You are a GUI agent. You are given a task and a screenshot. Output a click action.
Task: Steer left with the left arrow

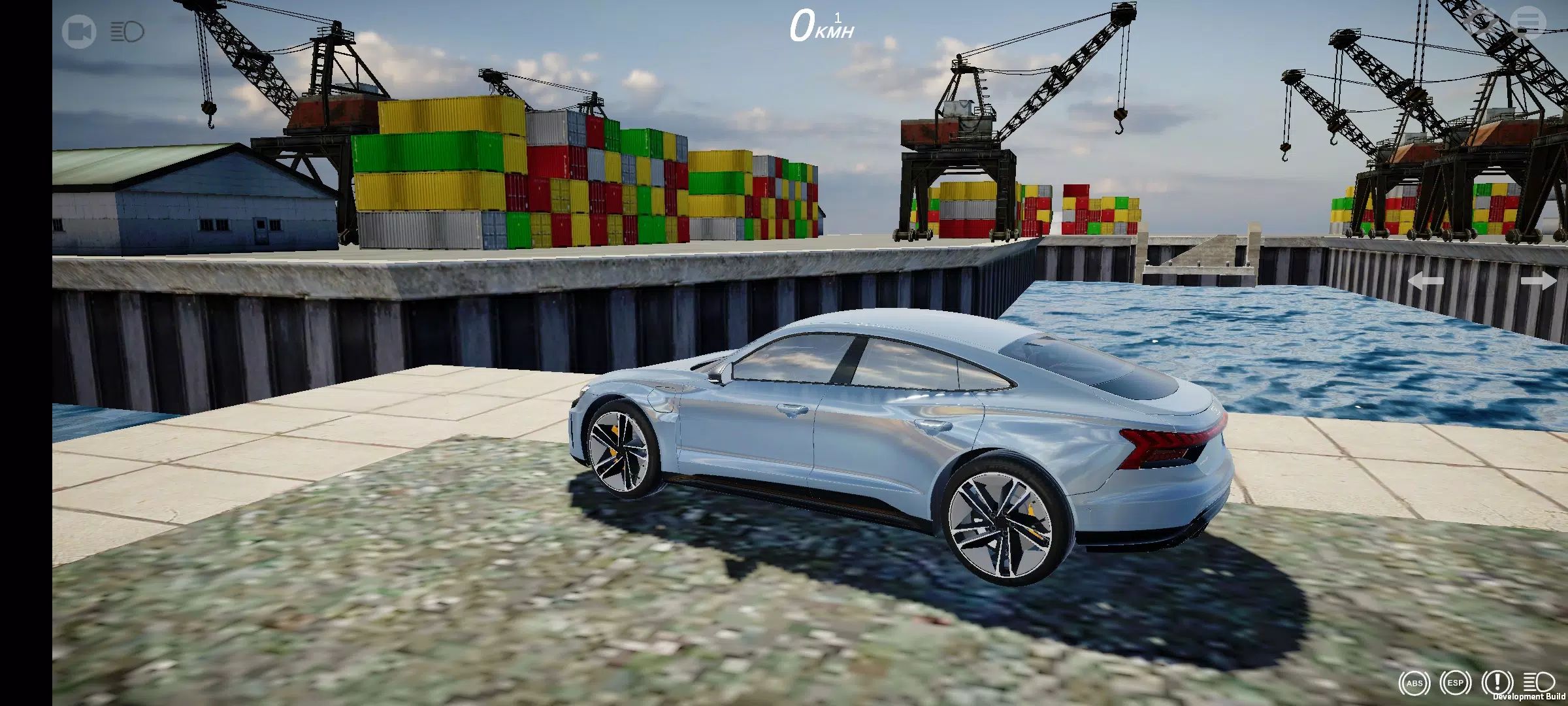1426,281
